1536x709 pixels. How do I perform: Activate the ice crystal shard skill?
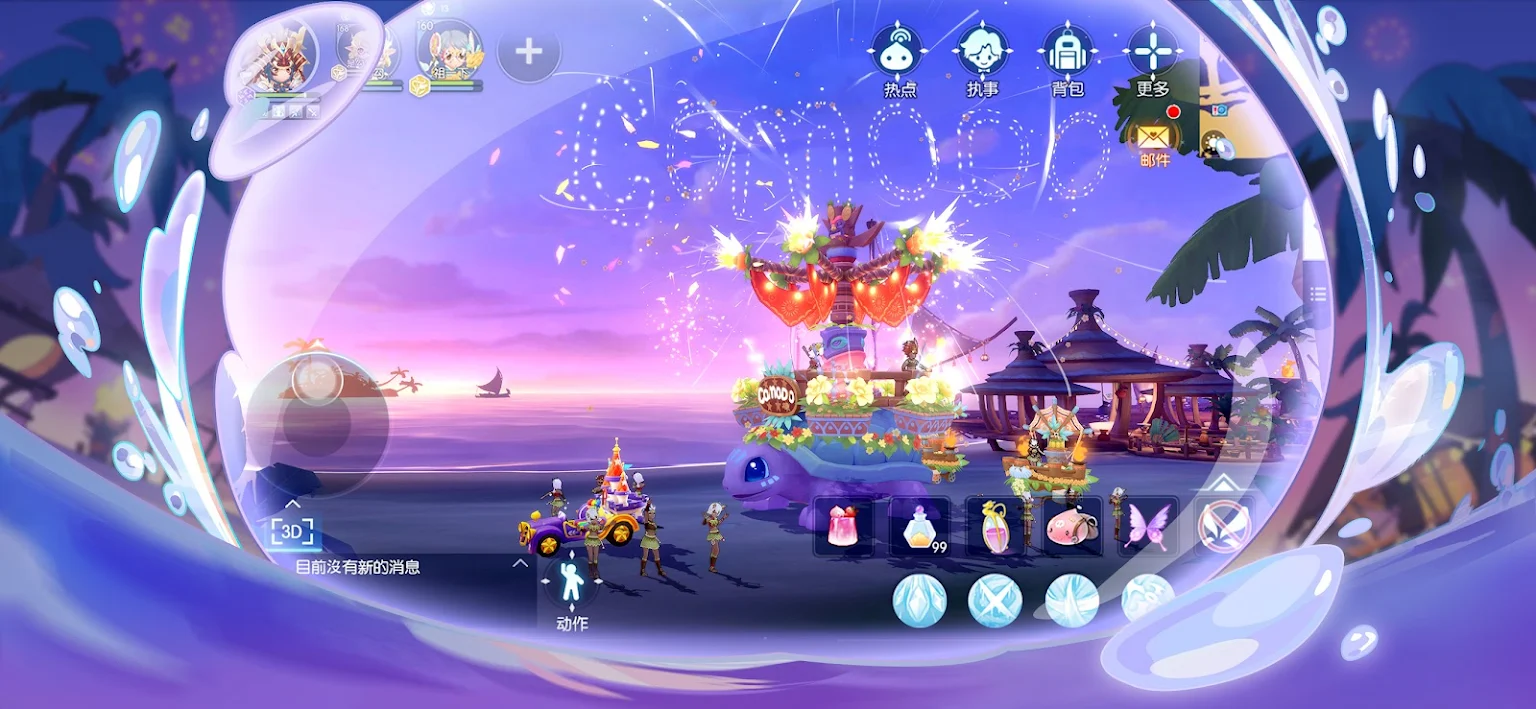click(x=919, y=600)
